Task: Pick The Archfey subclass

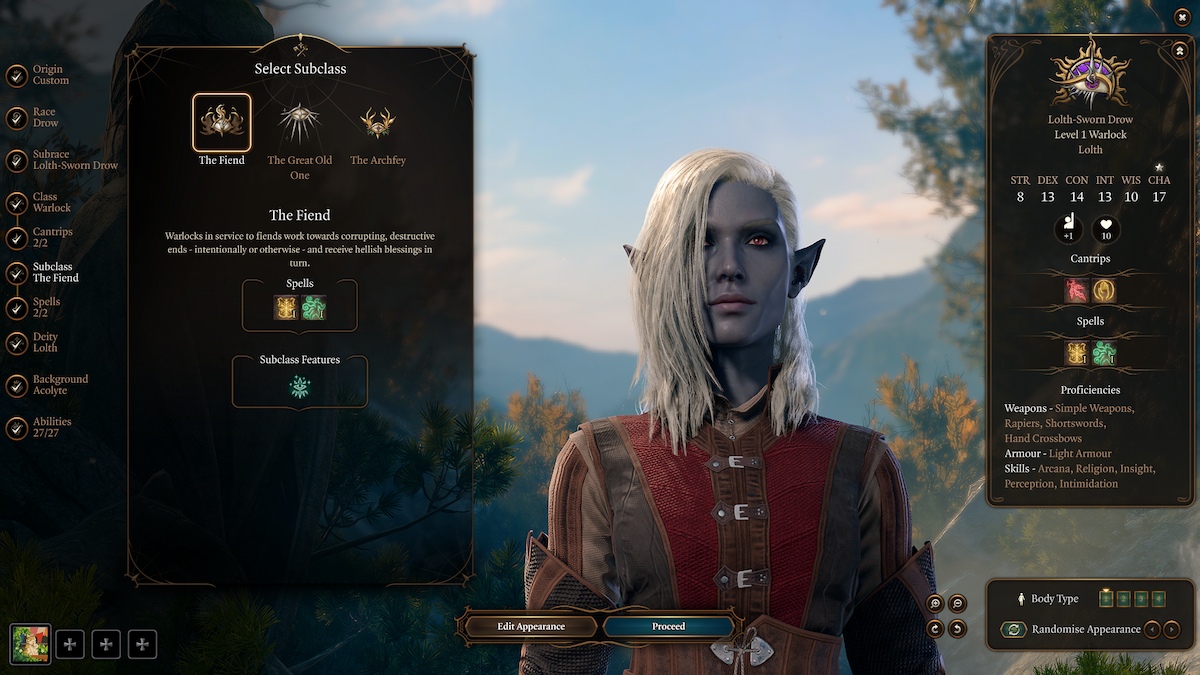Action: [377, 123]
